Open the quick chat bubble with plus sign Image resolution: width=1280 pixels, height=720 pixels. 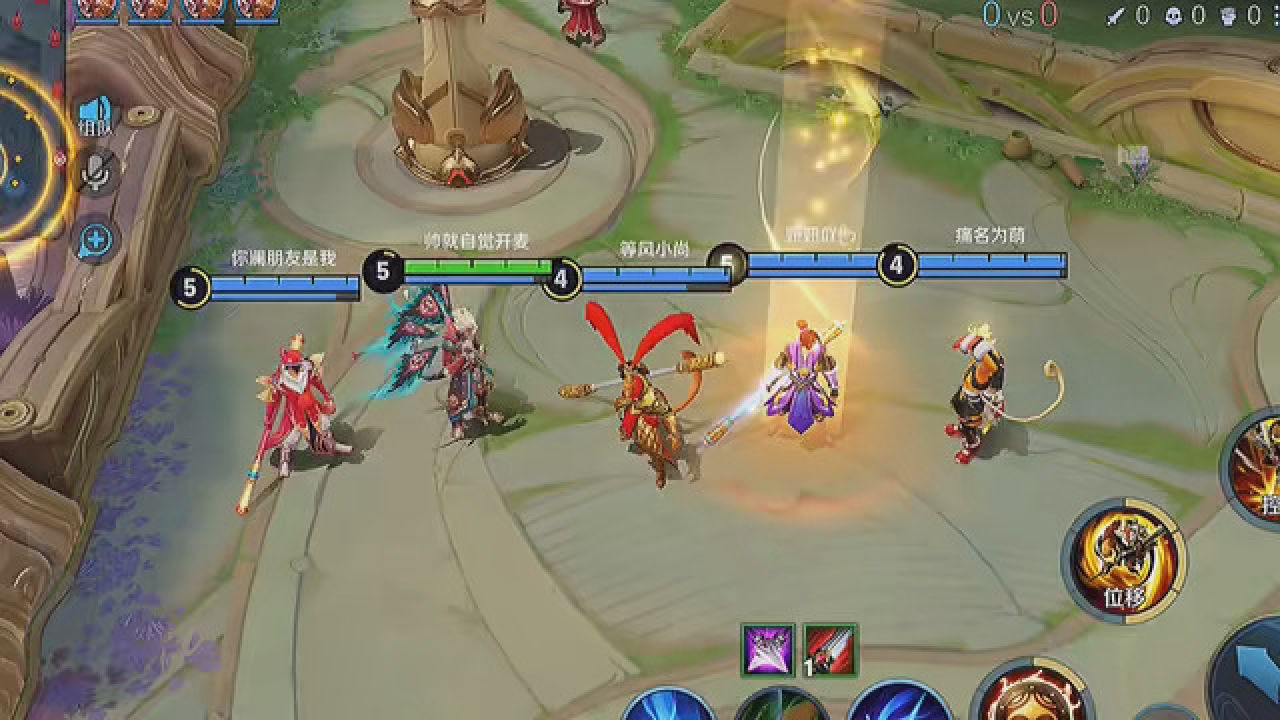97,240
